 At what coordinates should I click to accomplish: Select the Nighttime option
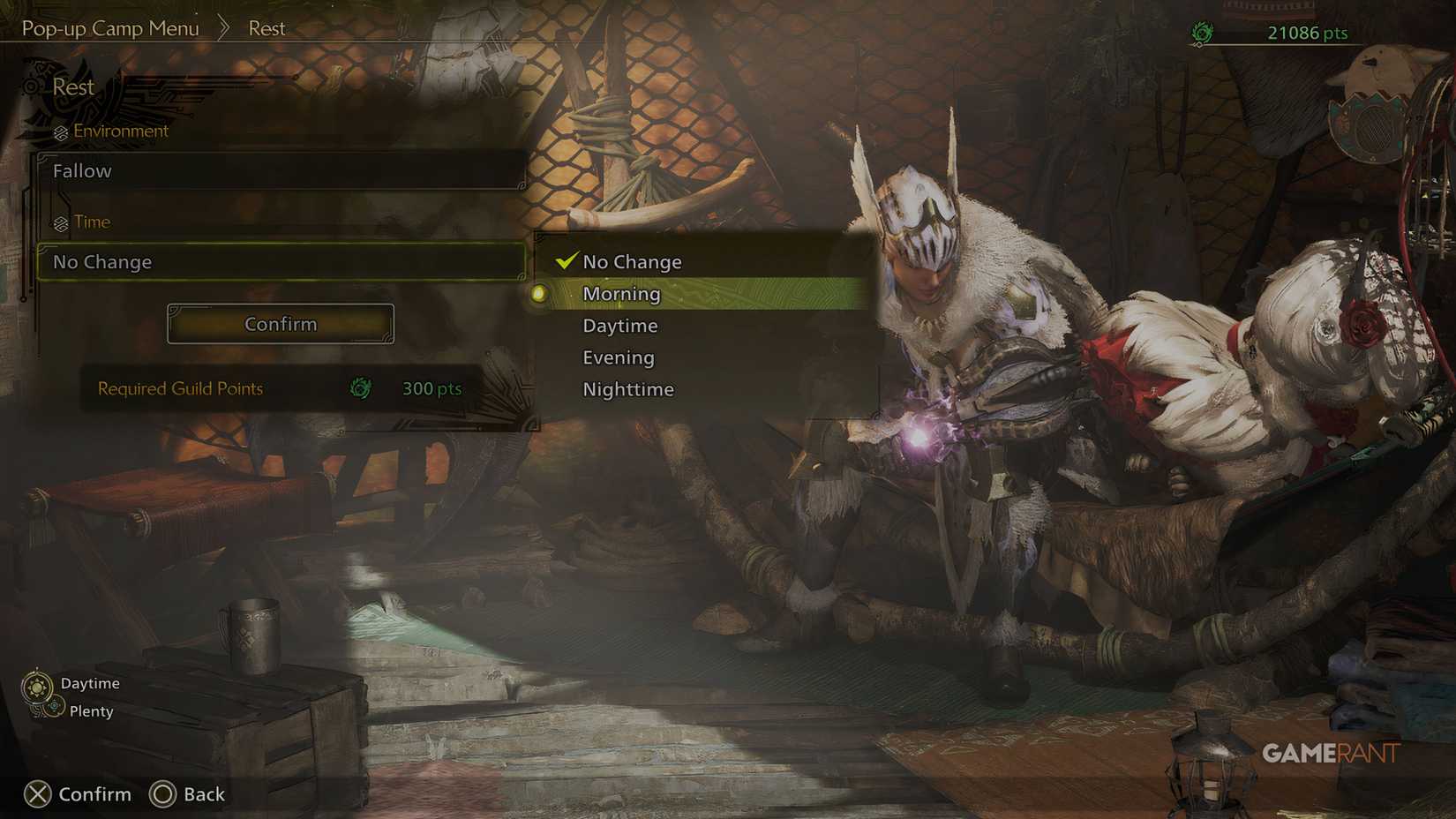[x=627, y=388]
